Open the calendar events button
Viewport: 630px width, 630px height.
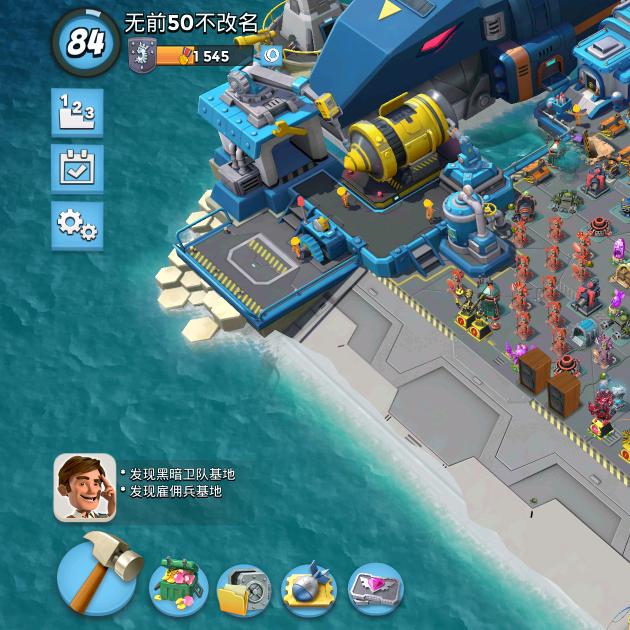click(77, 168)
